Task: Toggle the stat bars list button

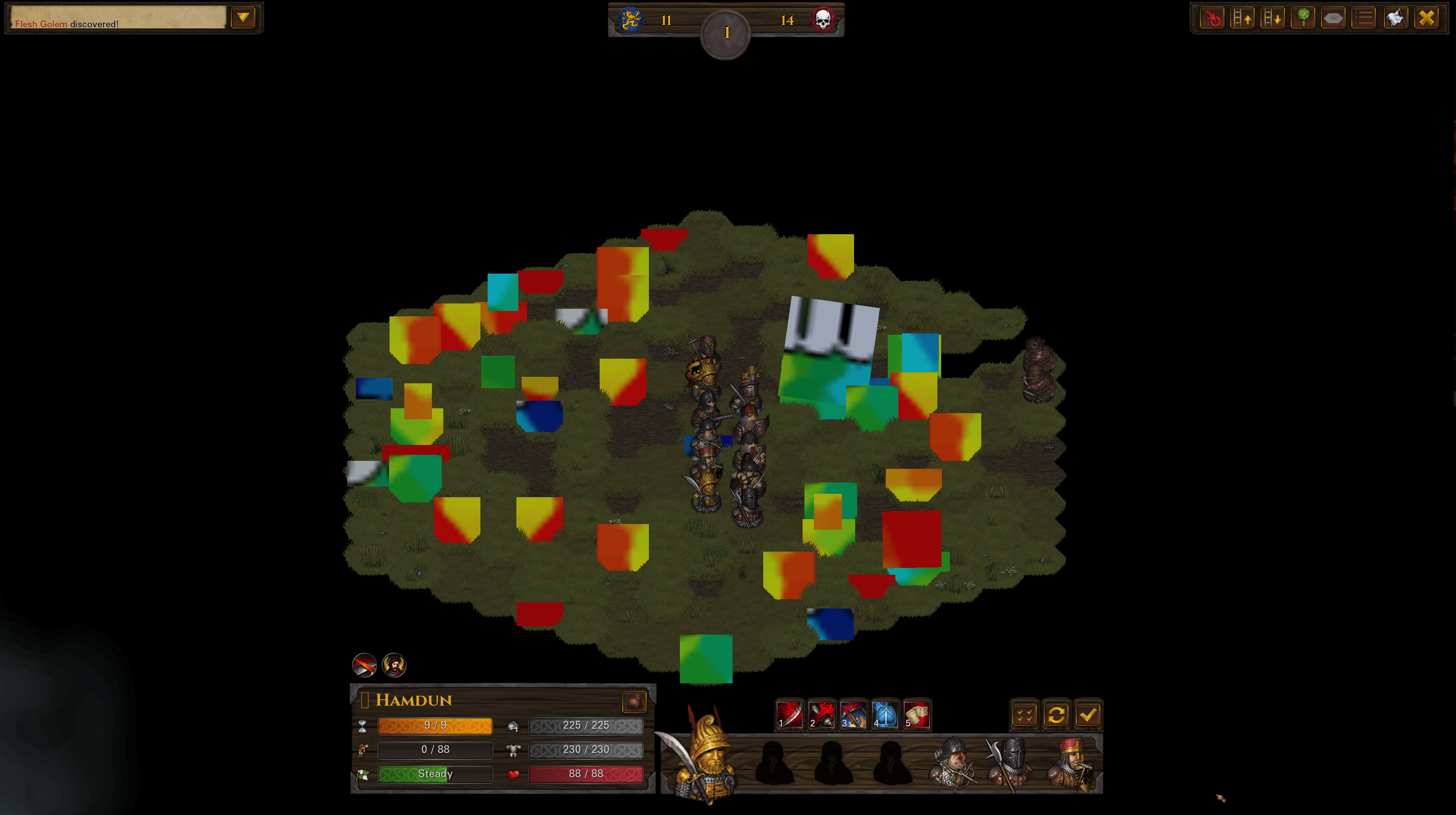Action: pyautogui.click(x=1364, y=18)
